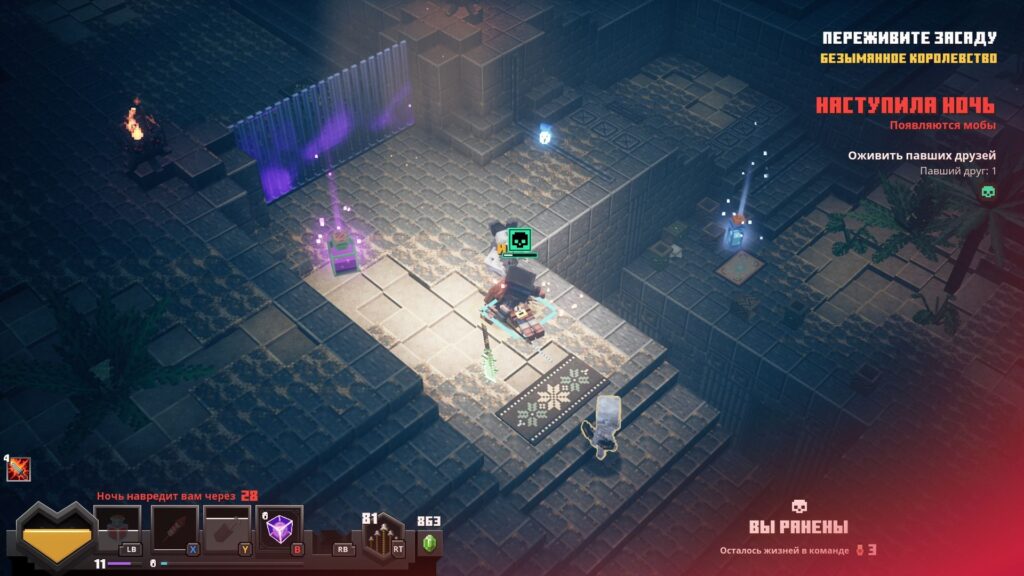Select the revive fallen friends objective
The width and height of the screenshot is (1024, 576).
click(921, 155)
